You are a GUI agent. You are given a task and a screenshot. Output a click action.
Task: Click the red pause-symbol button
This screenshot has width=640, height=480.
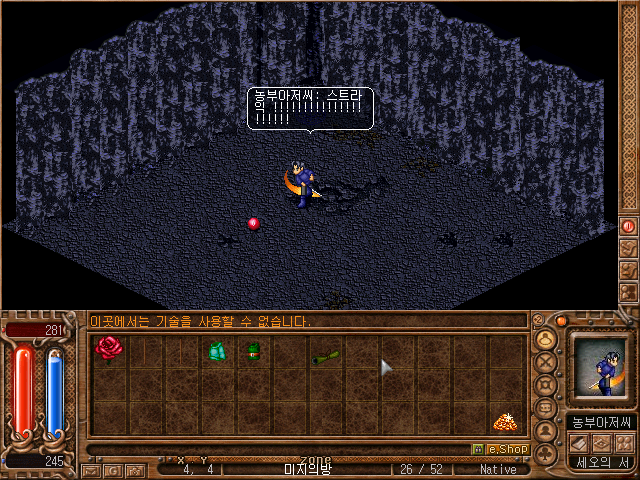click(x=629, y=226)
